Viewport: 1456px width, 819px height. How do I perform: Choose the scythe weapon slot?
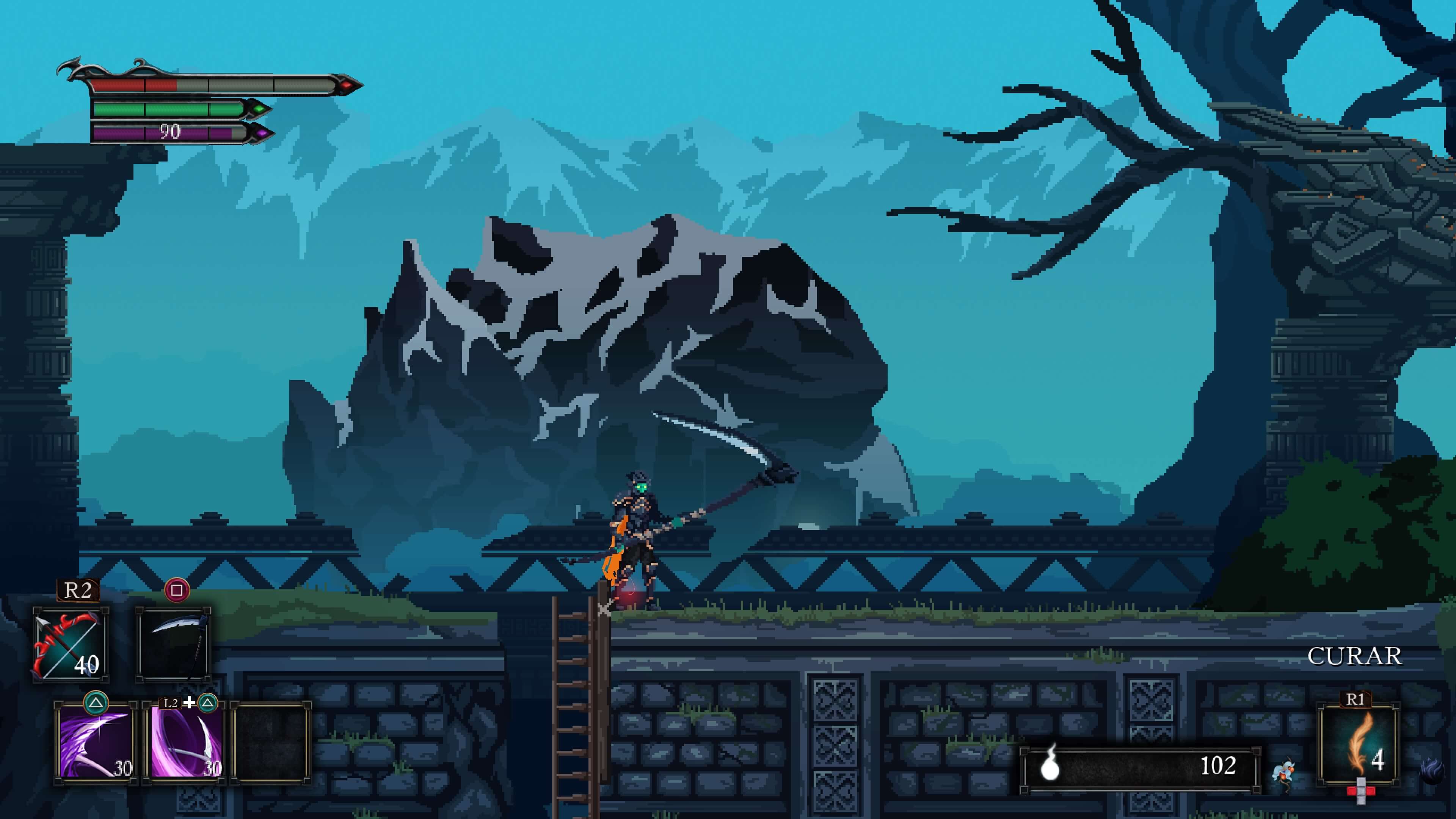tap(174, 644)
